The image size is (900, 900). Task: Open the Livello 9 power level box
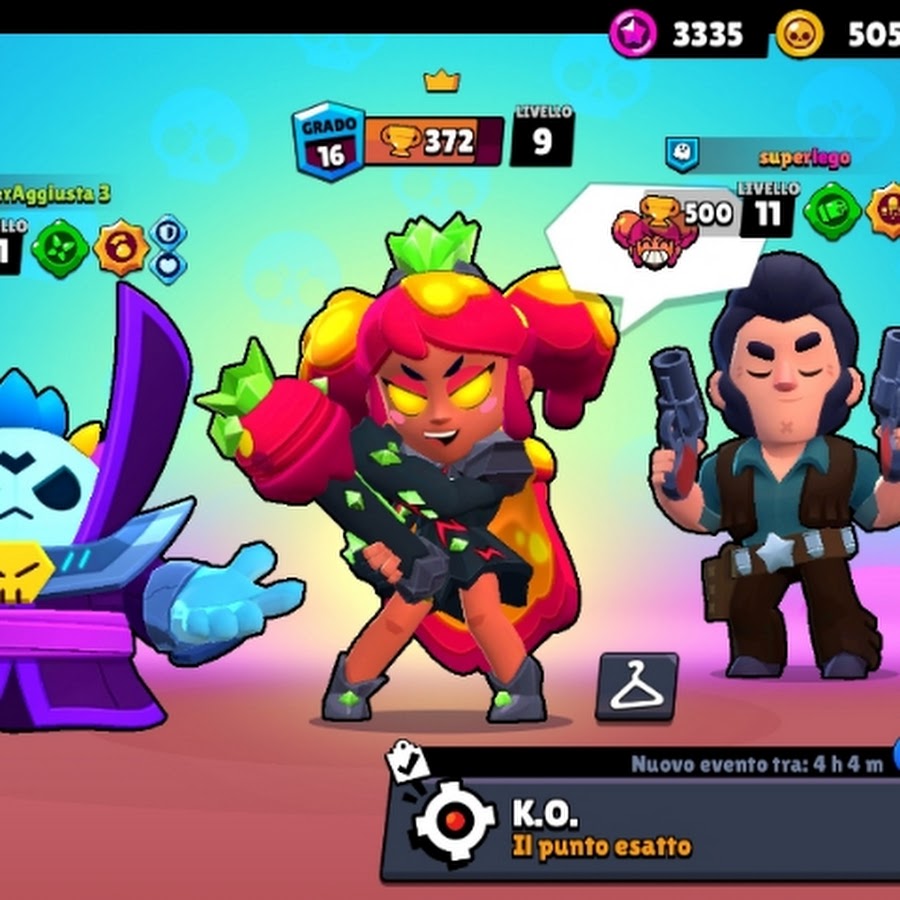(541, 137)
